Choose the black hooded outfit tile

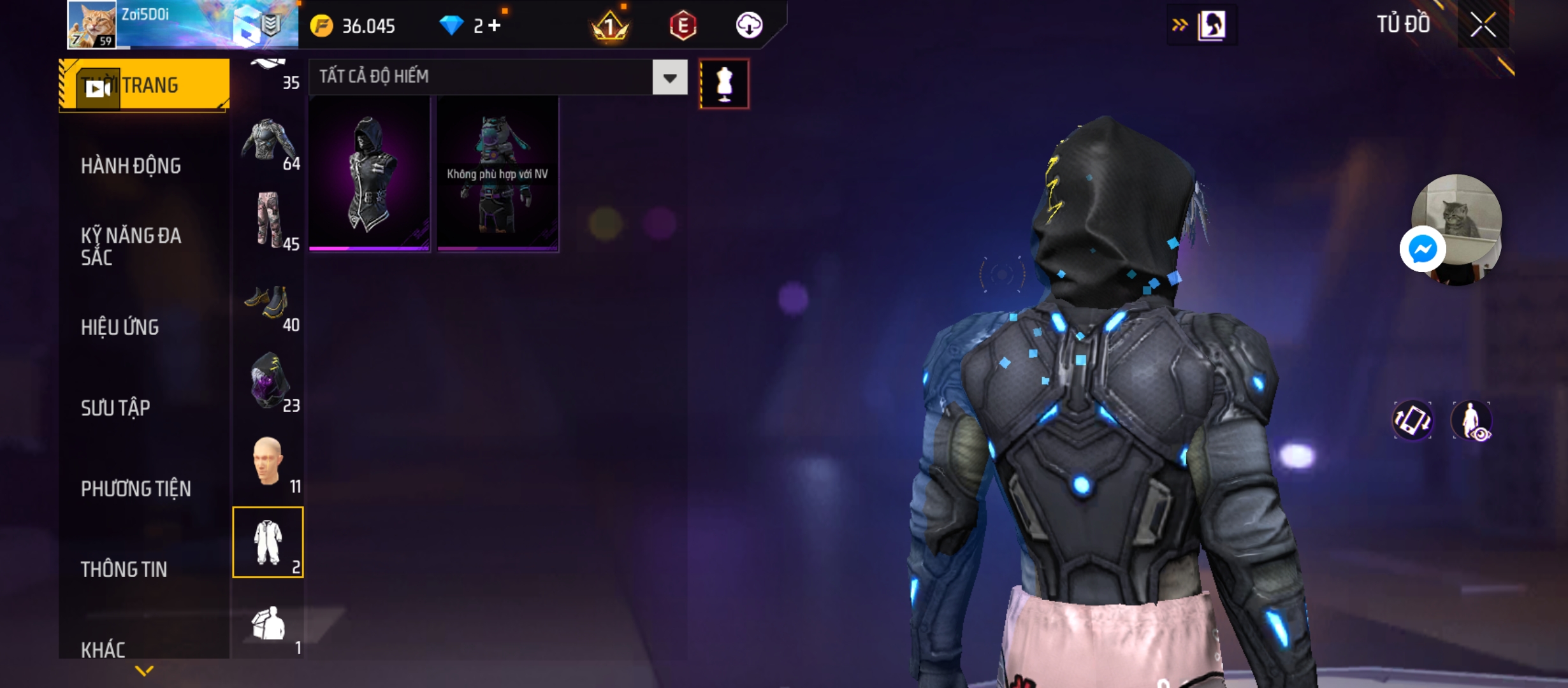pyautogui.click(x=370, y=173)
